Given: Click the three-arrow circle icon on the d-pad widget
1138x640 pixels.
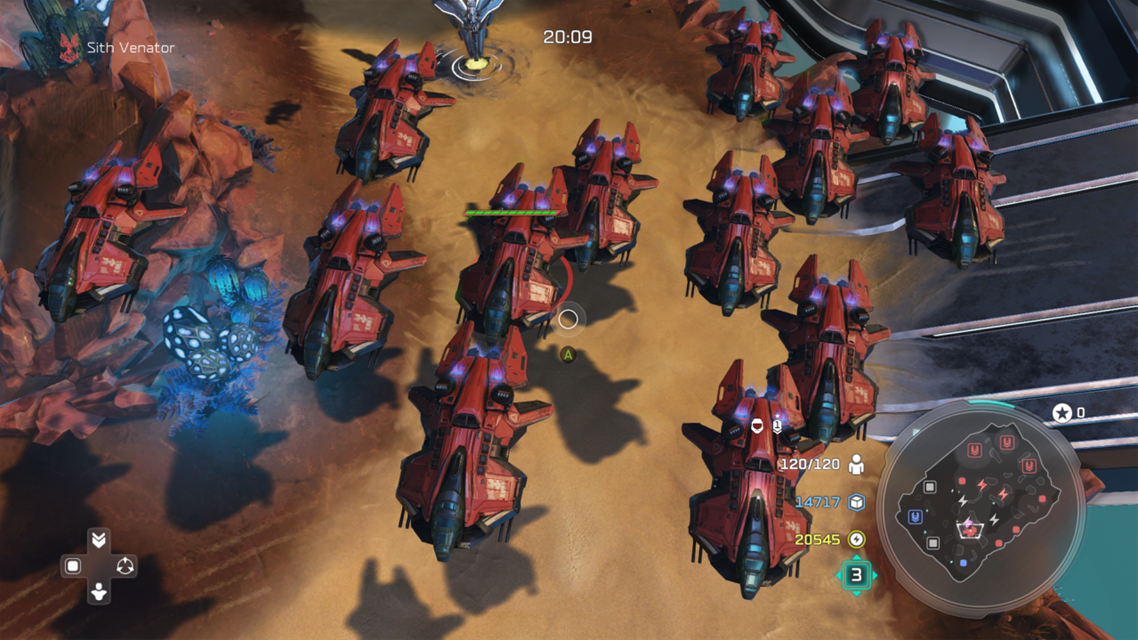Looking at the screenshot, I should 124,566.
